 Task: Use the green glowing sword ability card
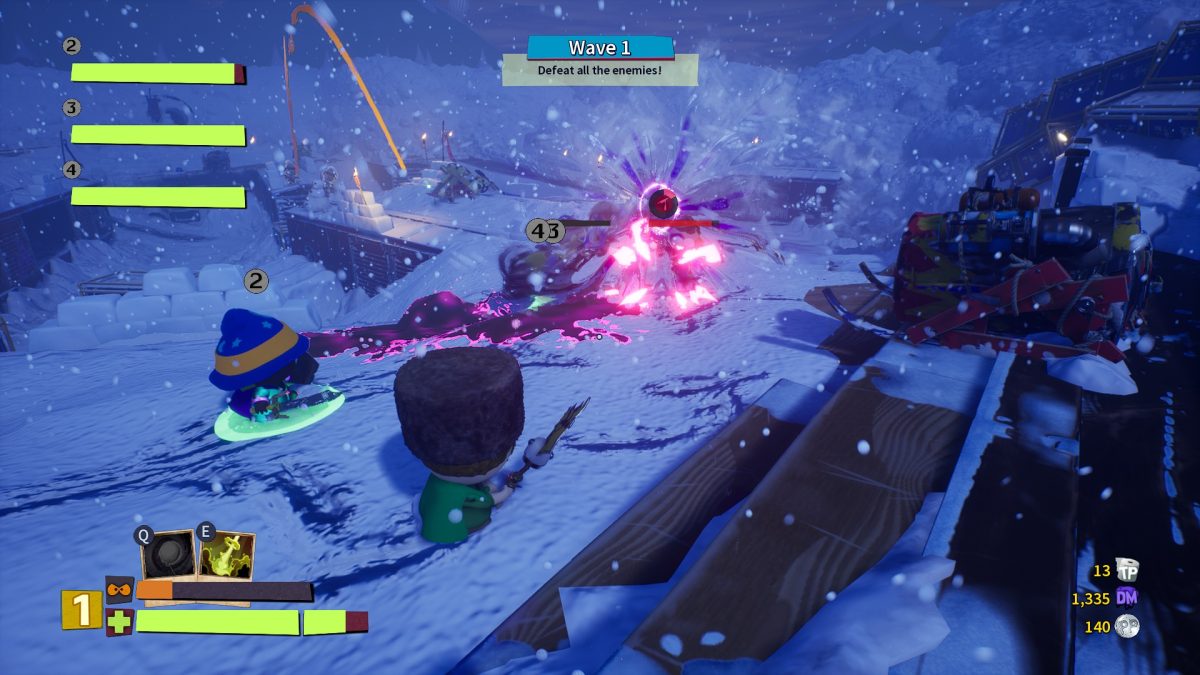tap(226, 556)
